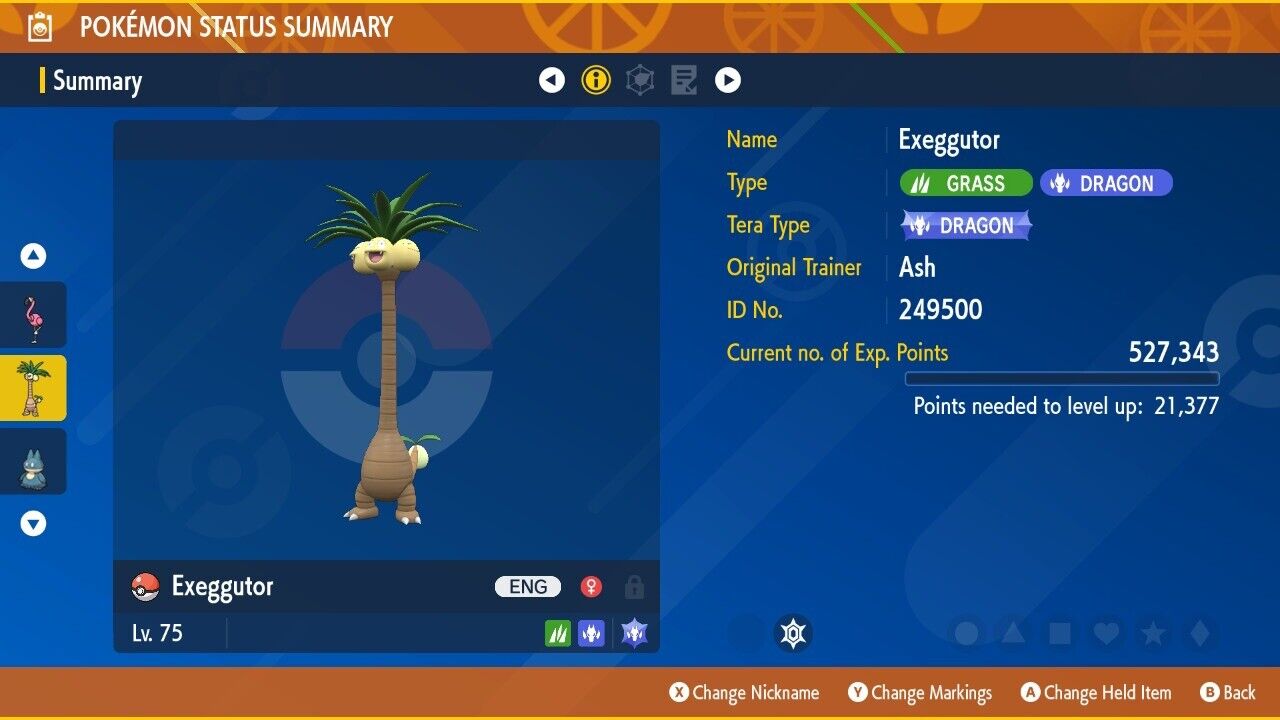
Task: Select Exeggutor thumbnail in party list
Action: [x=33, y=388]
